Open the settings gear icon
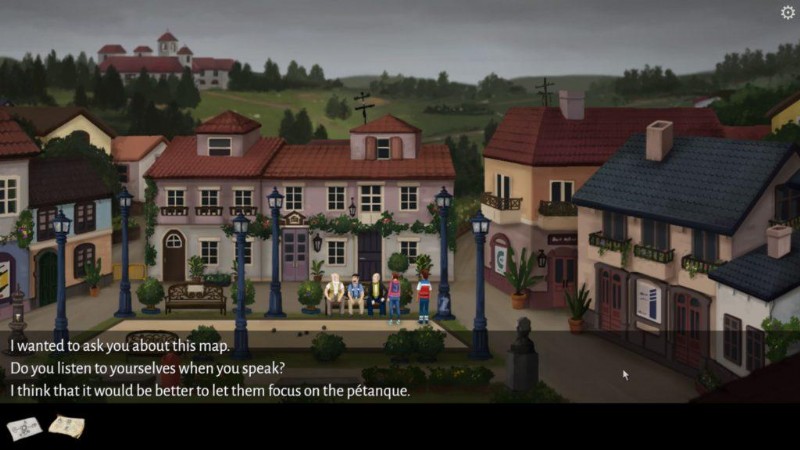Image resolution: width=800 pixels, height=450 pixels. [x=787, y=13]
